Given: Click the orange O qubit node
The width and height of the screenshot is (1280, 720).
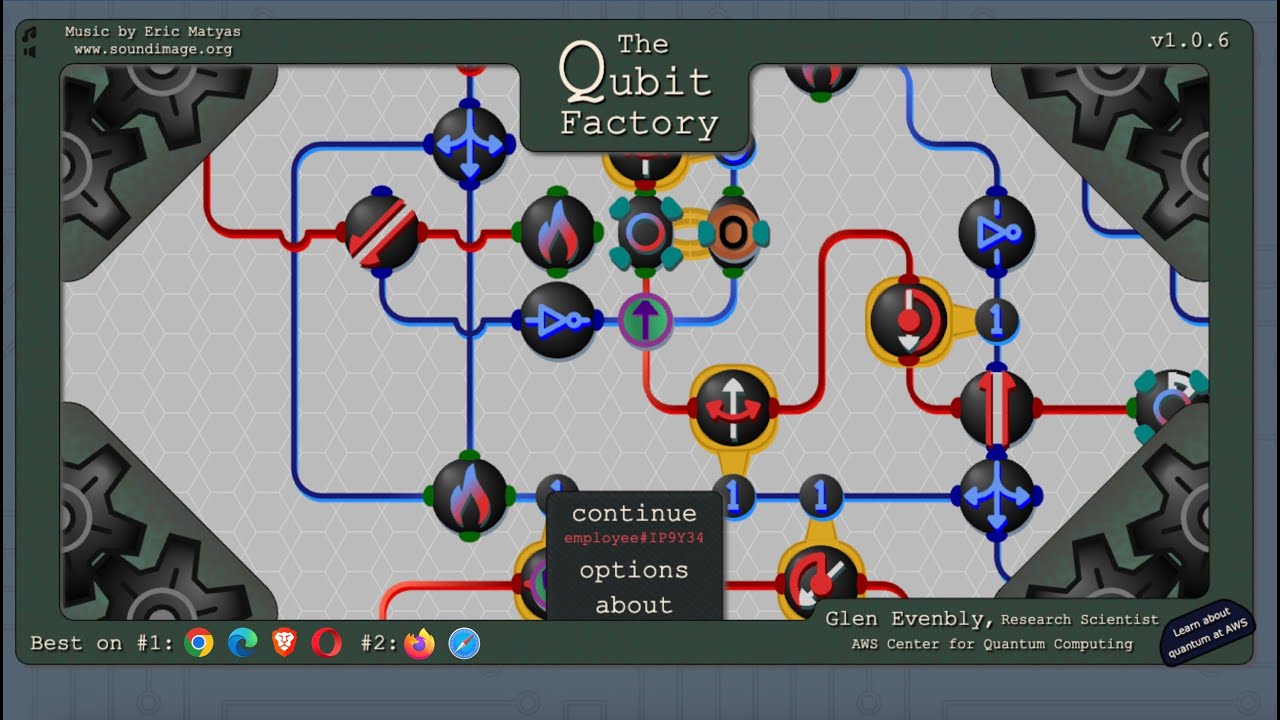Looking at the screenshot, I should tap(735, 232).
